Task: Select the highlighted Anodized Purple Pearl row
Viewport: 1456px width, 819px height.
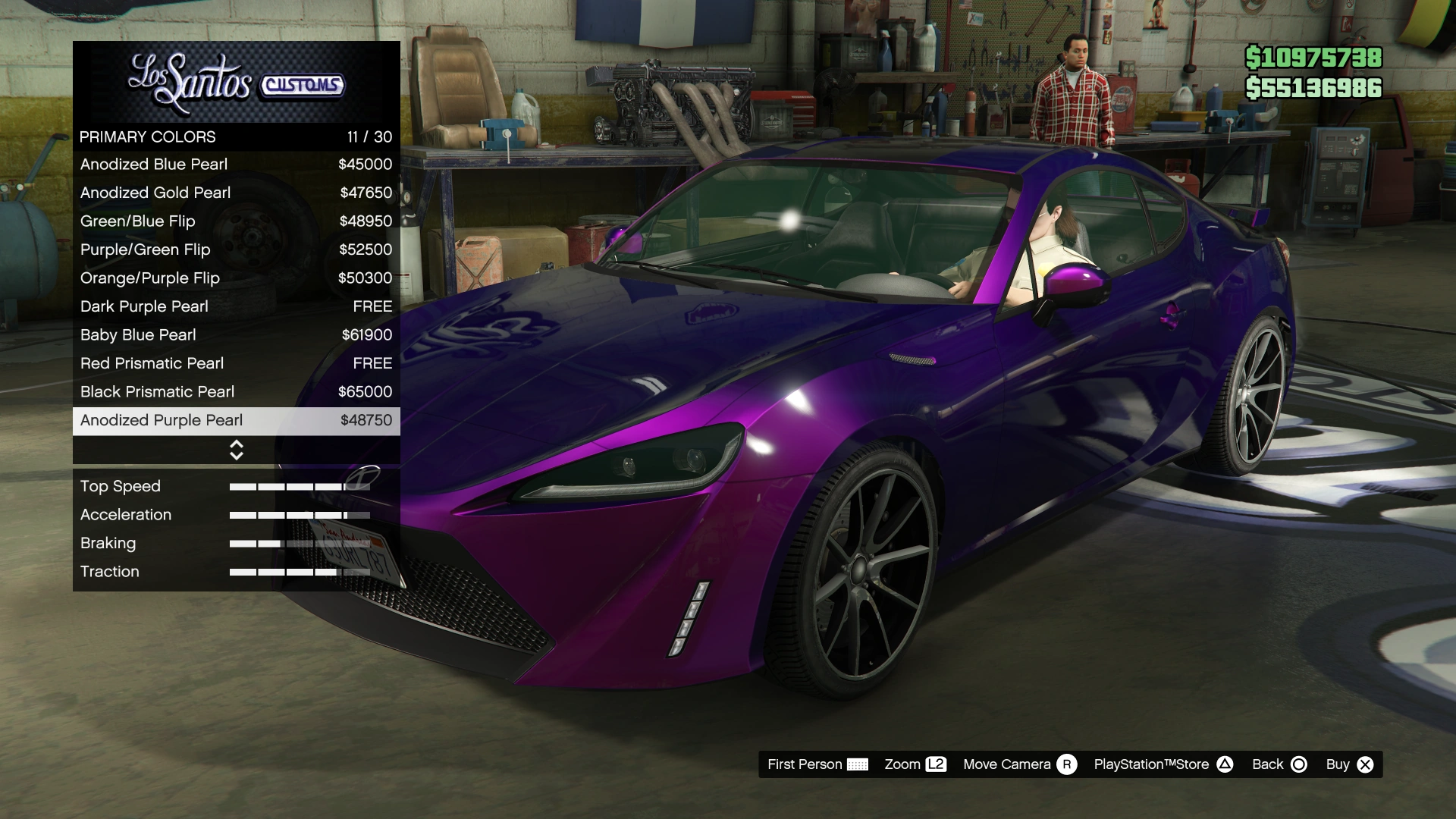Action: [x=236, y=421]
